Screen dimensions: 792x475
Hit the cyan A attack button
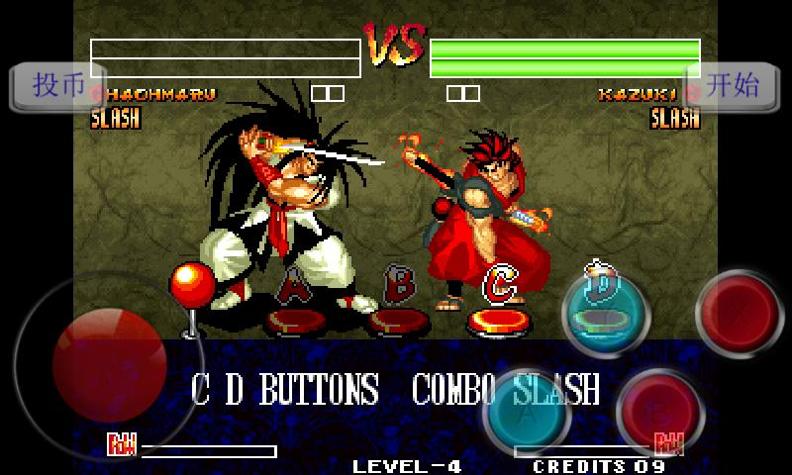[526, 409]
